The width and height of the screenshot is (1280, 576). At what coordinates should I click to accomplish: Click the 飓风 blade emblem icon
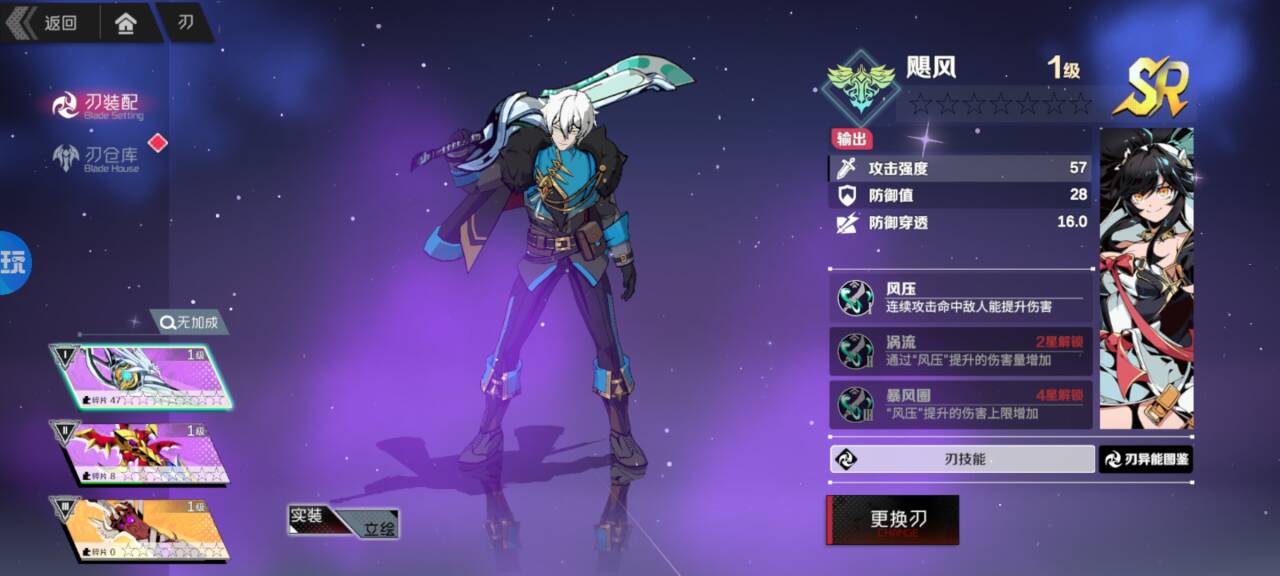857,88
